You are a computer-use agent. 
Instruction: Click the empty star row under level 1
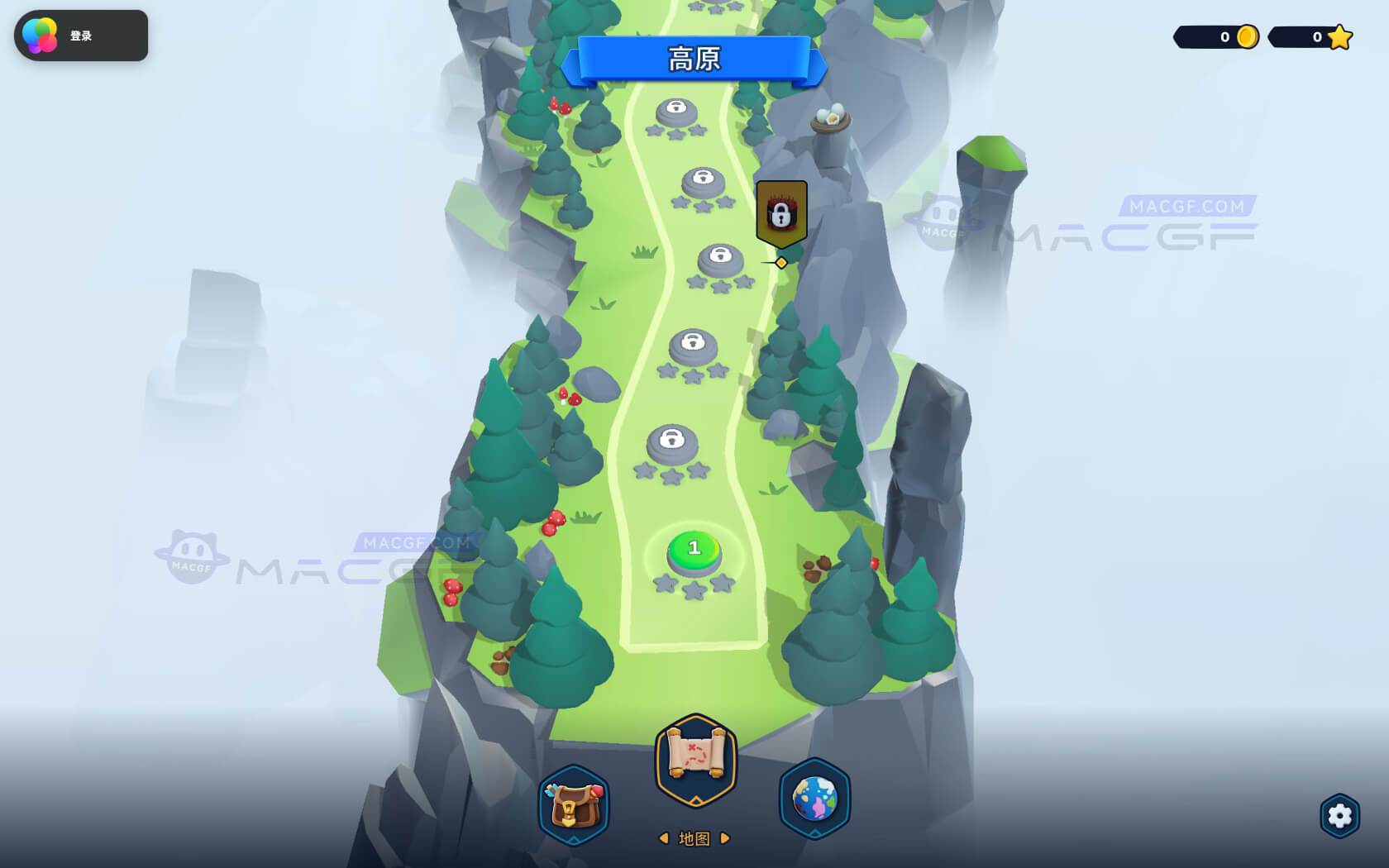click(693, 585)
